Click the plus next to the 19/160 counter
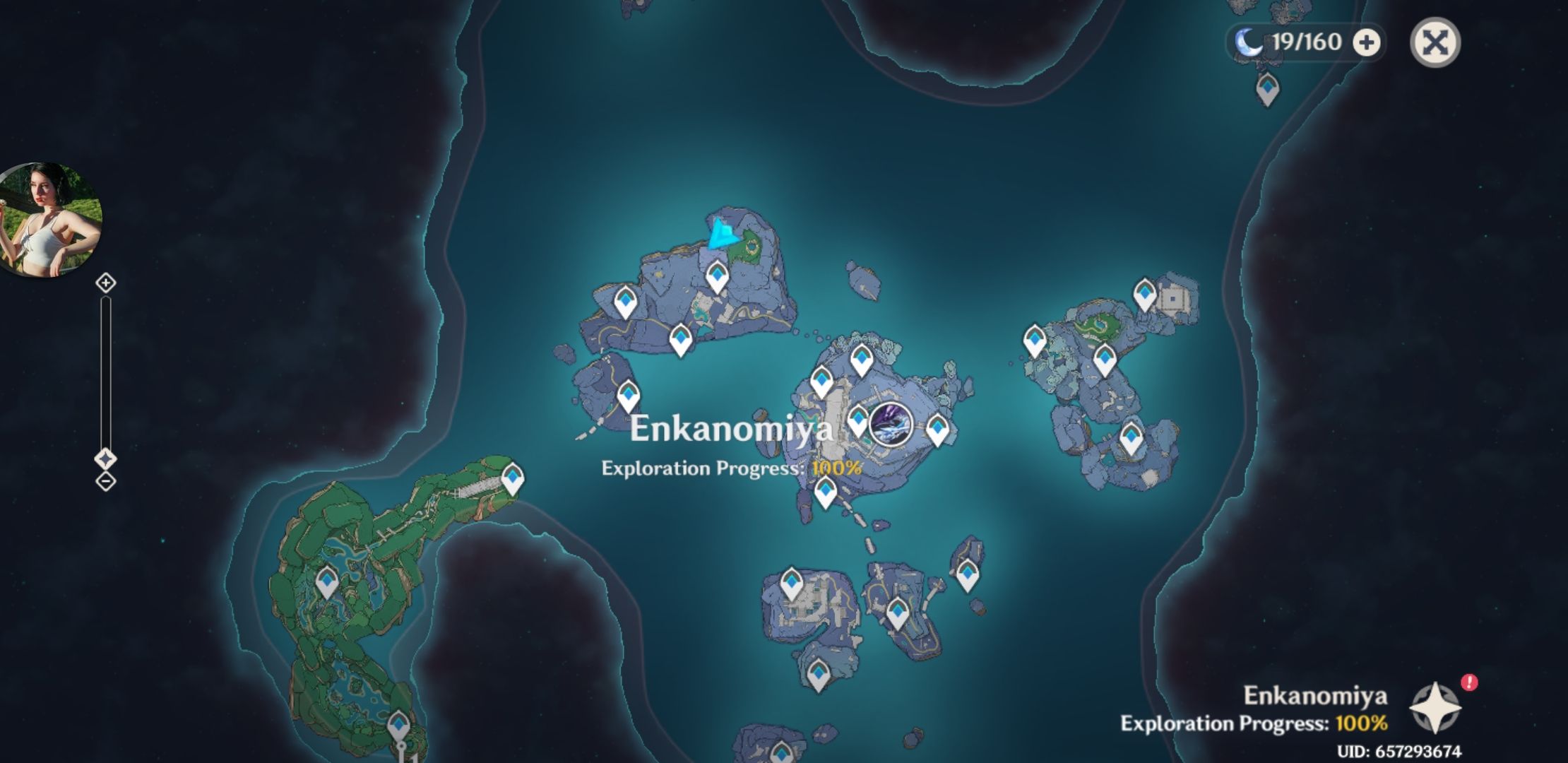1568x763 pixels. pyautogui.click(x=1368, y=42)
